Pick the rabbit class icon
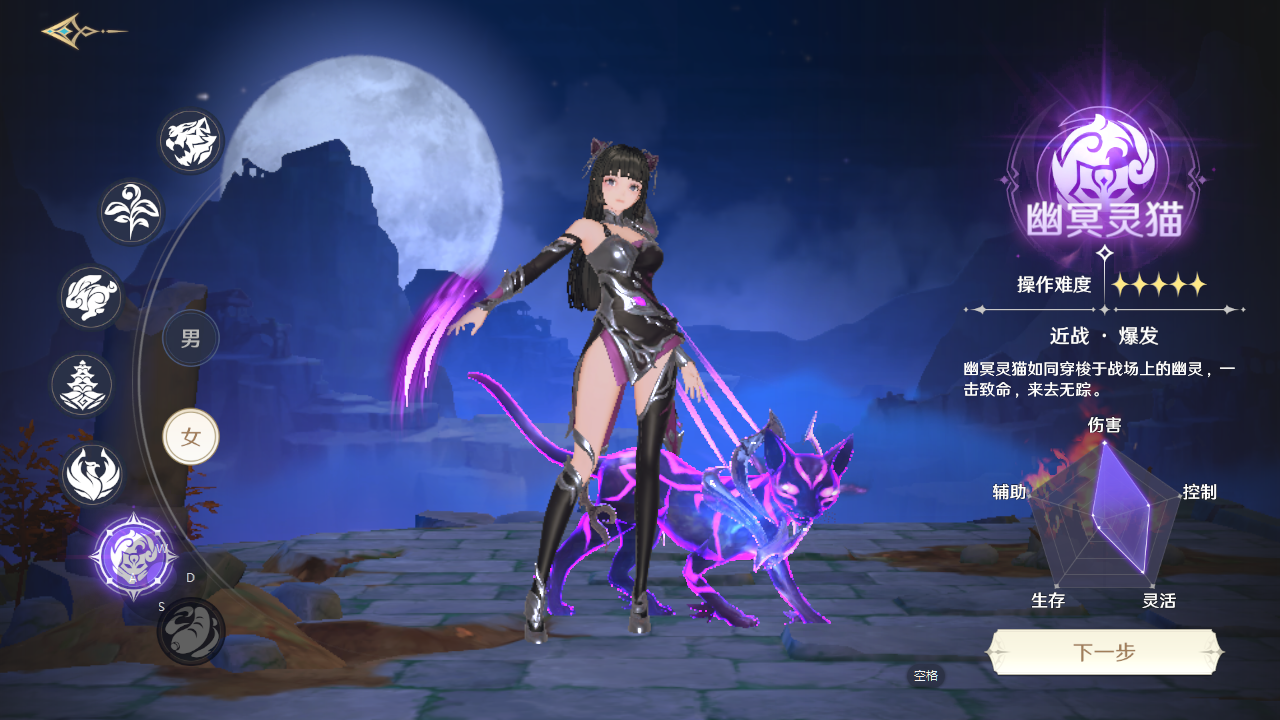The width and height of the screenshot is (1280, 720). tap(91, 297)
